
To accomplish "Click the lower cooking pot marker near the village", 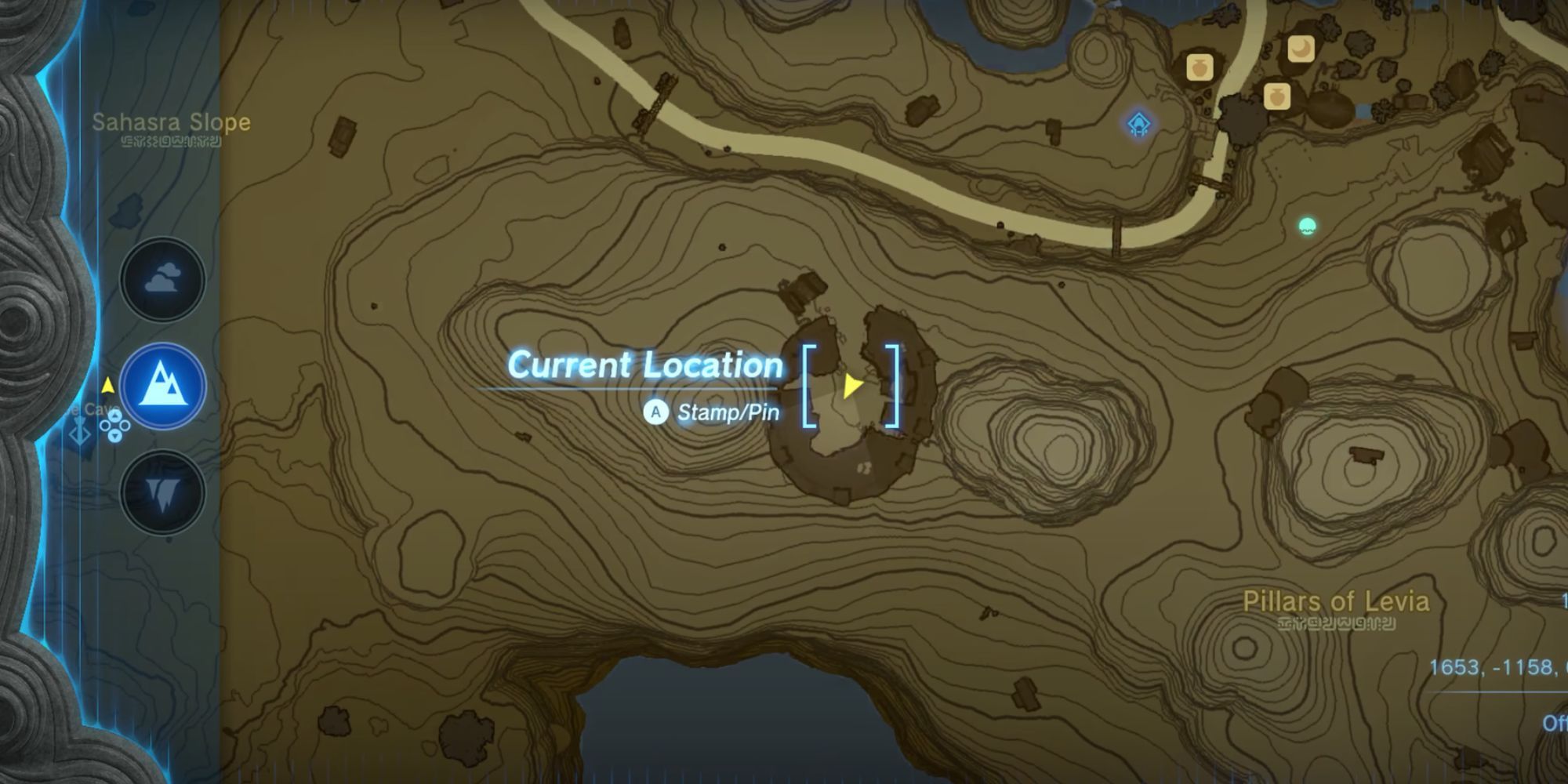I will point(1277,97).
